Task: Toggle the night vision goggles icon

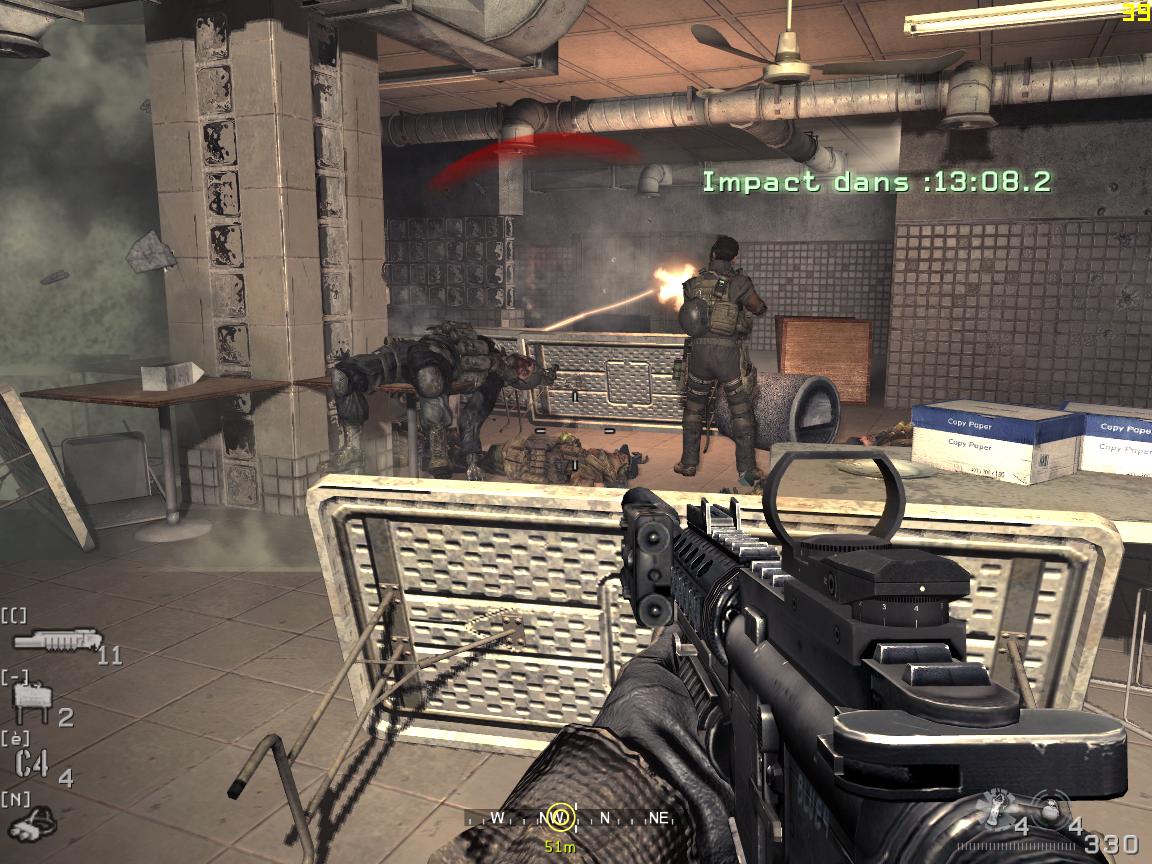Action: (33, 823)
